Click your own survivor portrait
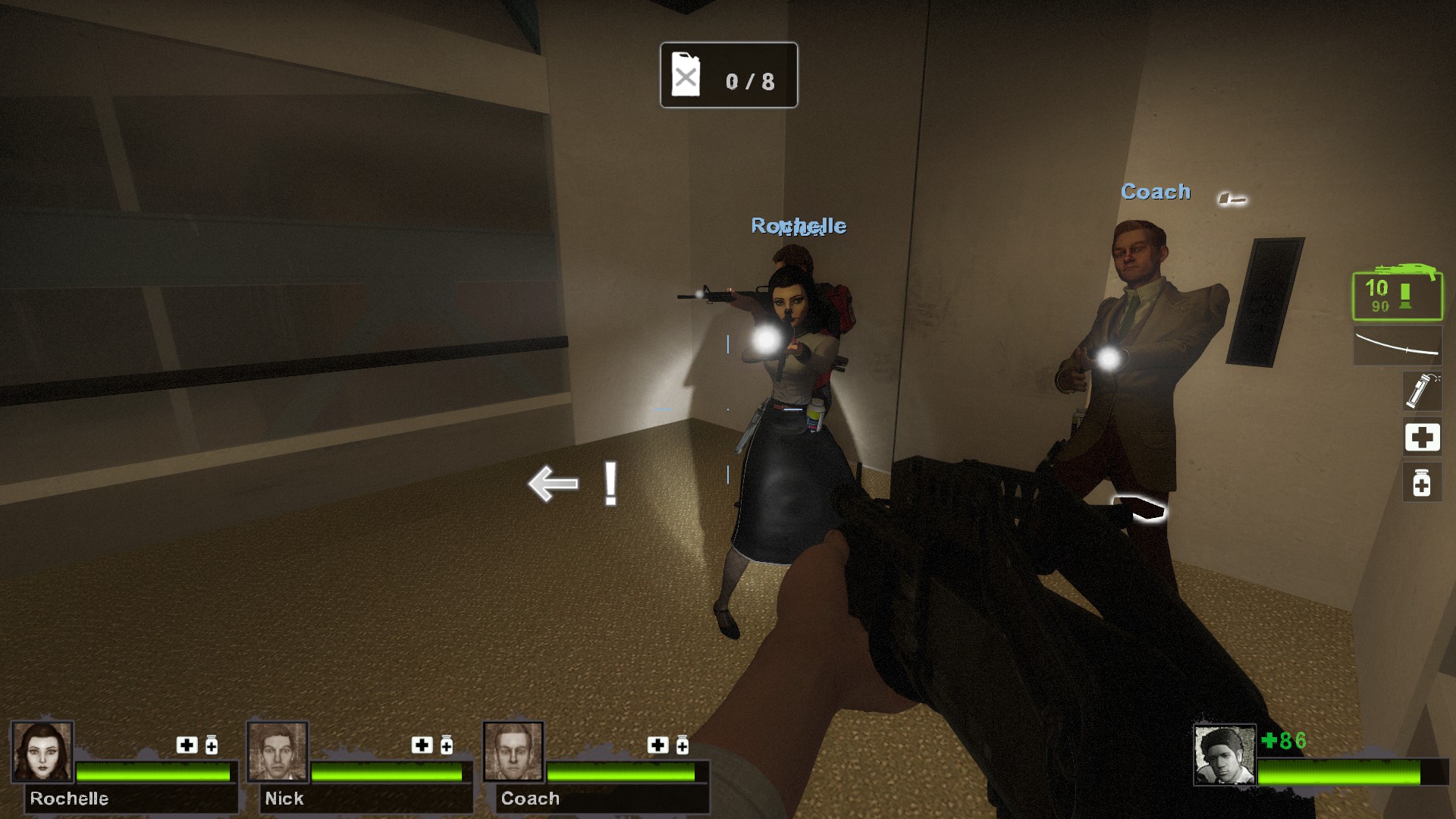 (x=1224, y=755)
